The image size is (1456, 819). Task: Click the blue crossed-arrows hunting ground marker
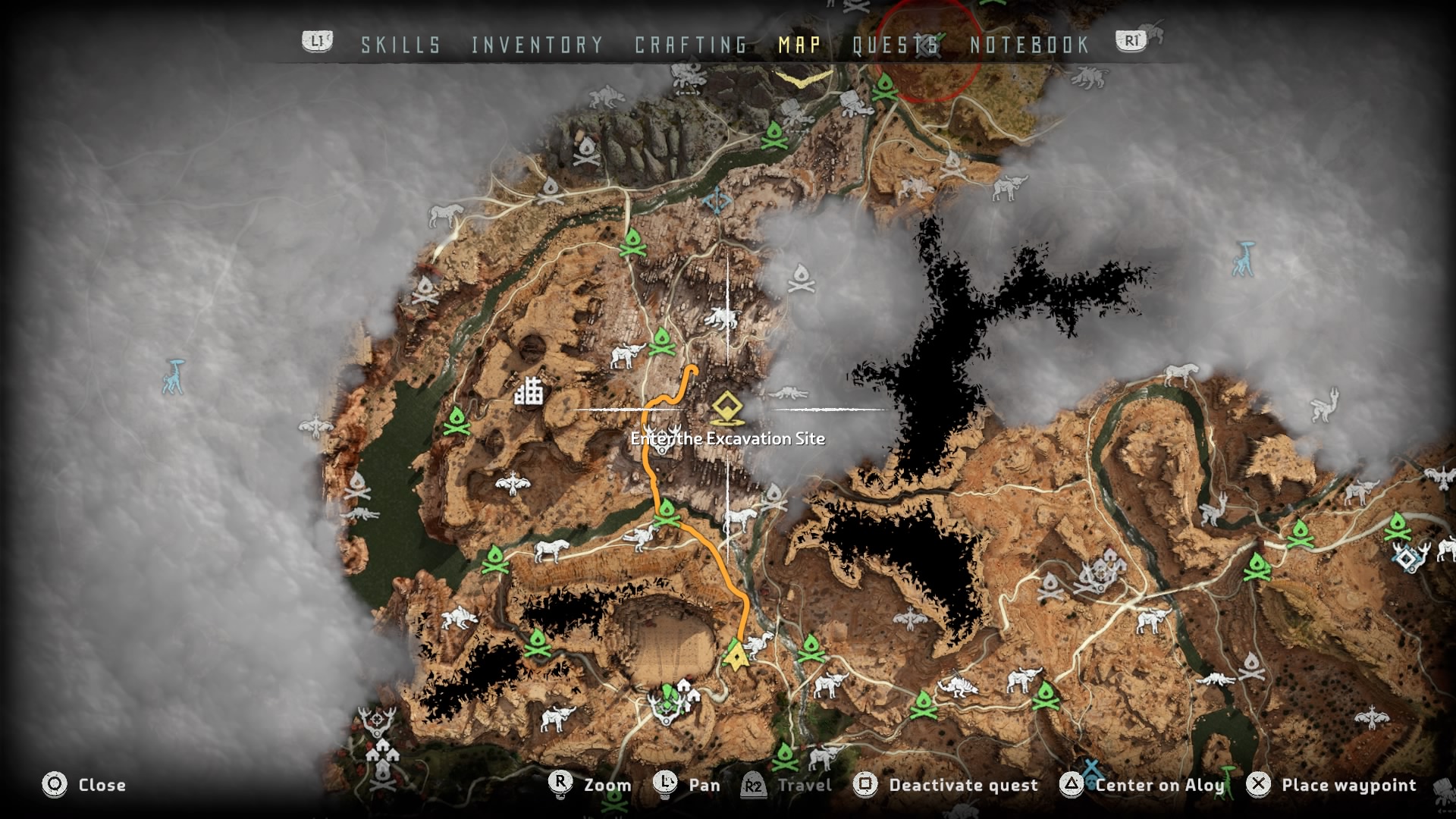pos(717,202)
